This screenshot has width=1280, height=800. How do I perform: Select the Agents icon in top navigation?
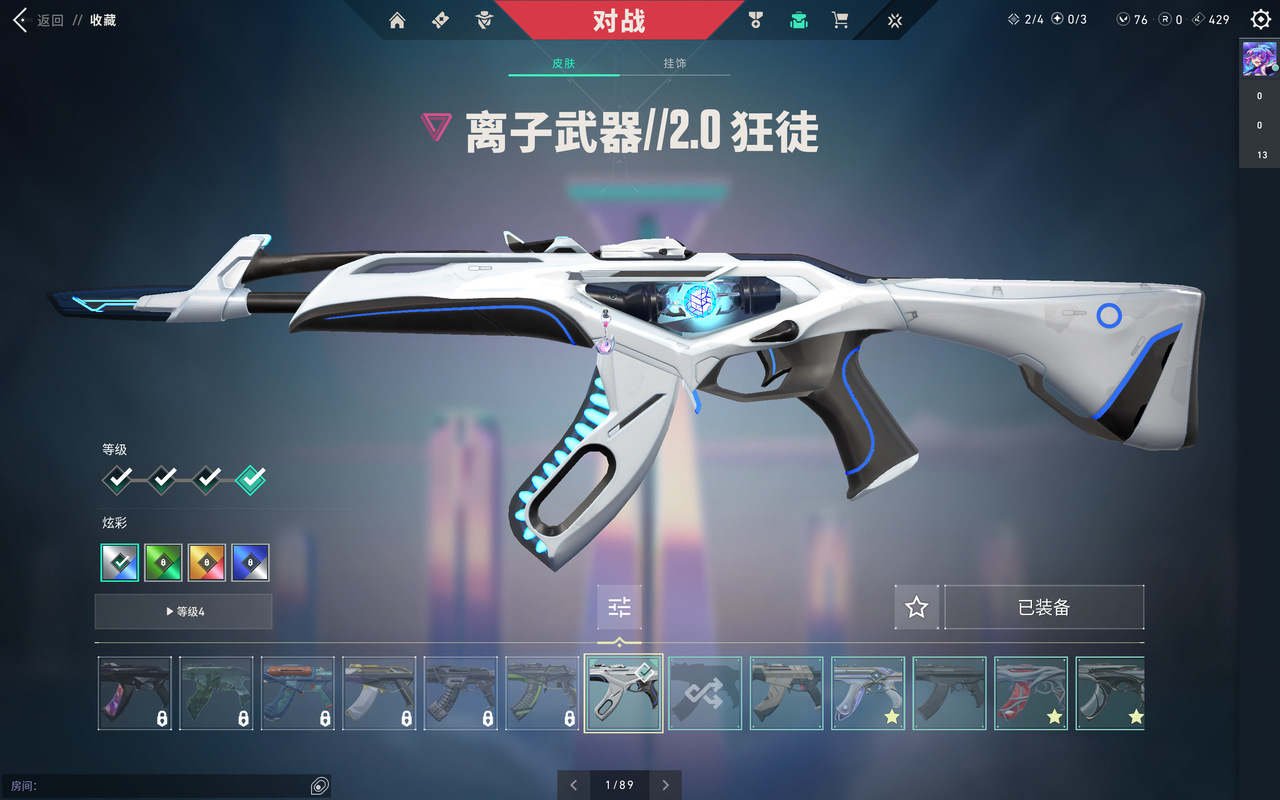click(x=483, y=19)
